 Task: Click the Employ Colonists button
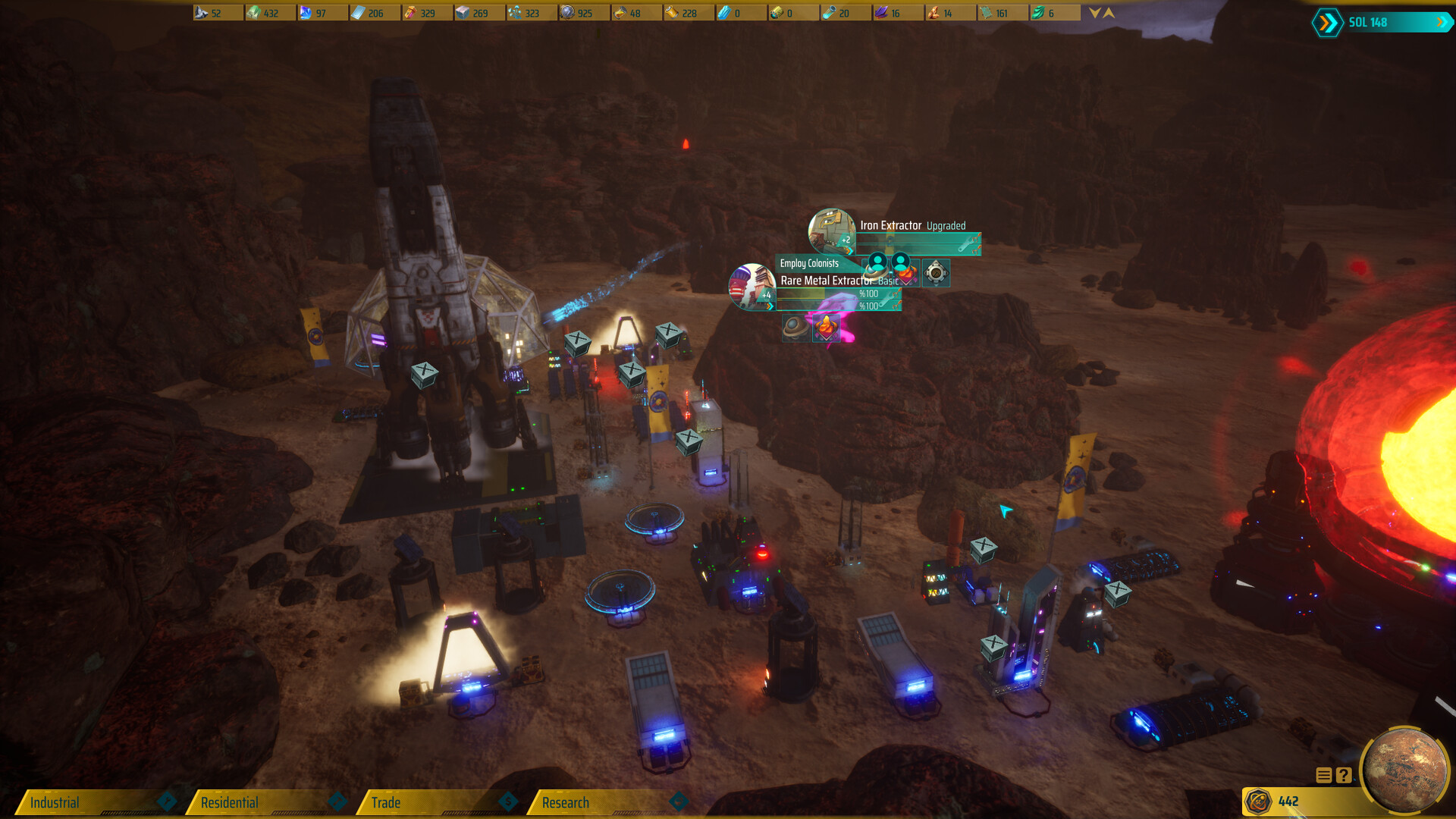(808, 264)
